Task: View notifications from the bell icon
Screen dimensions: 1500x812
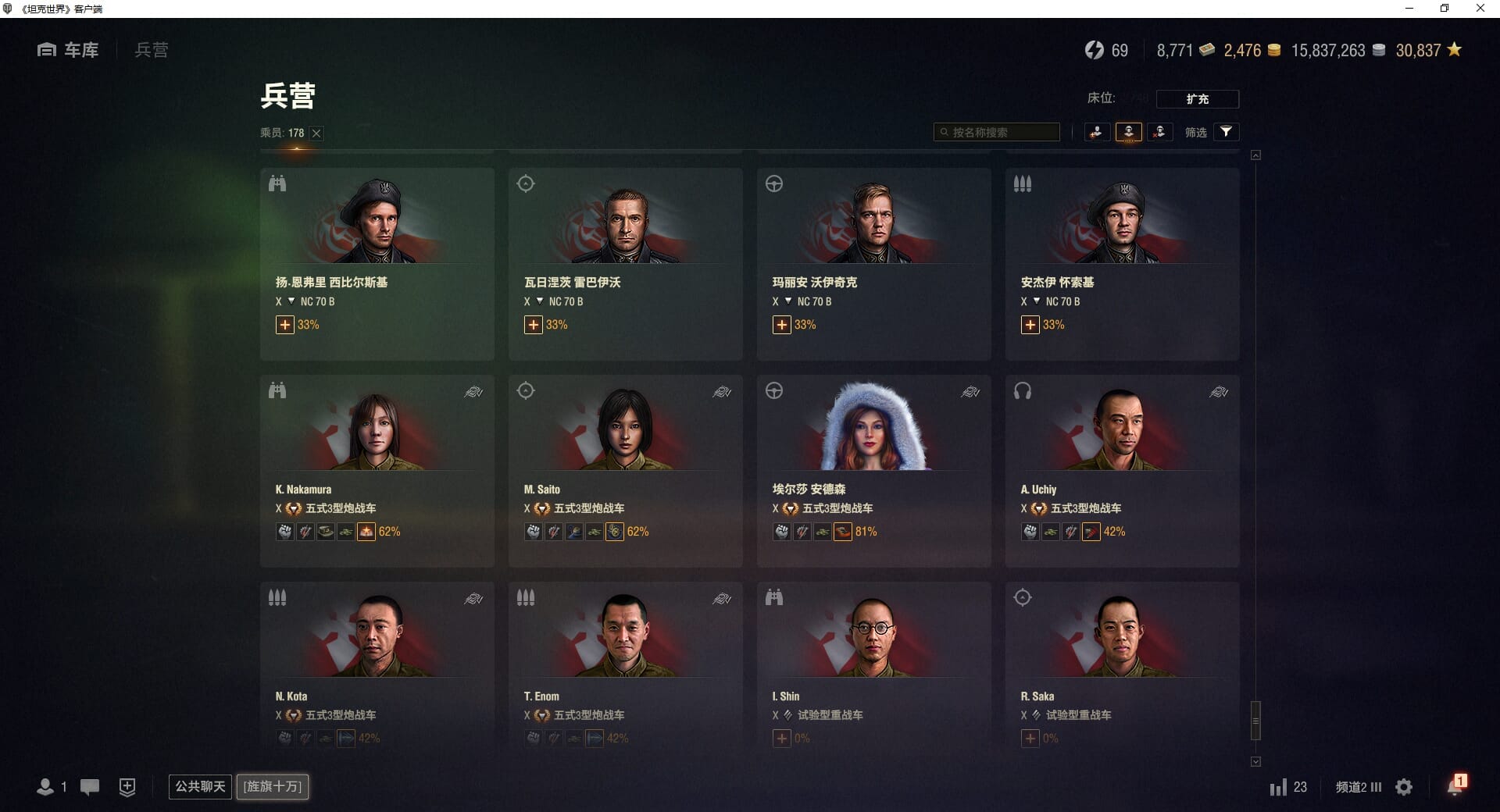Action: pyautogui.click(x=1455, y=785)
